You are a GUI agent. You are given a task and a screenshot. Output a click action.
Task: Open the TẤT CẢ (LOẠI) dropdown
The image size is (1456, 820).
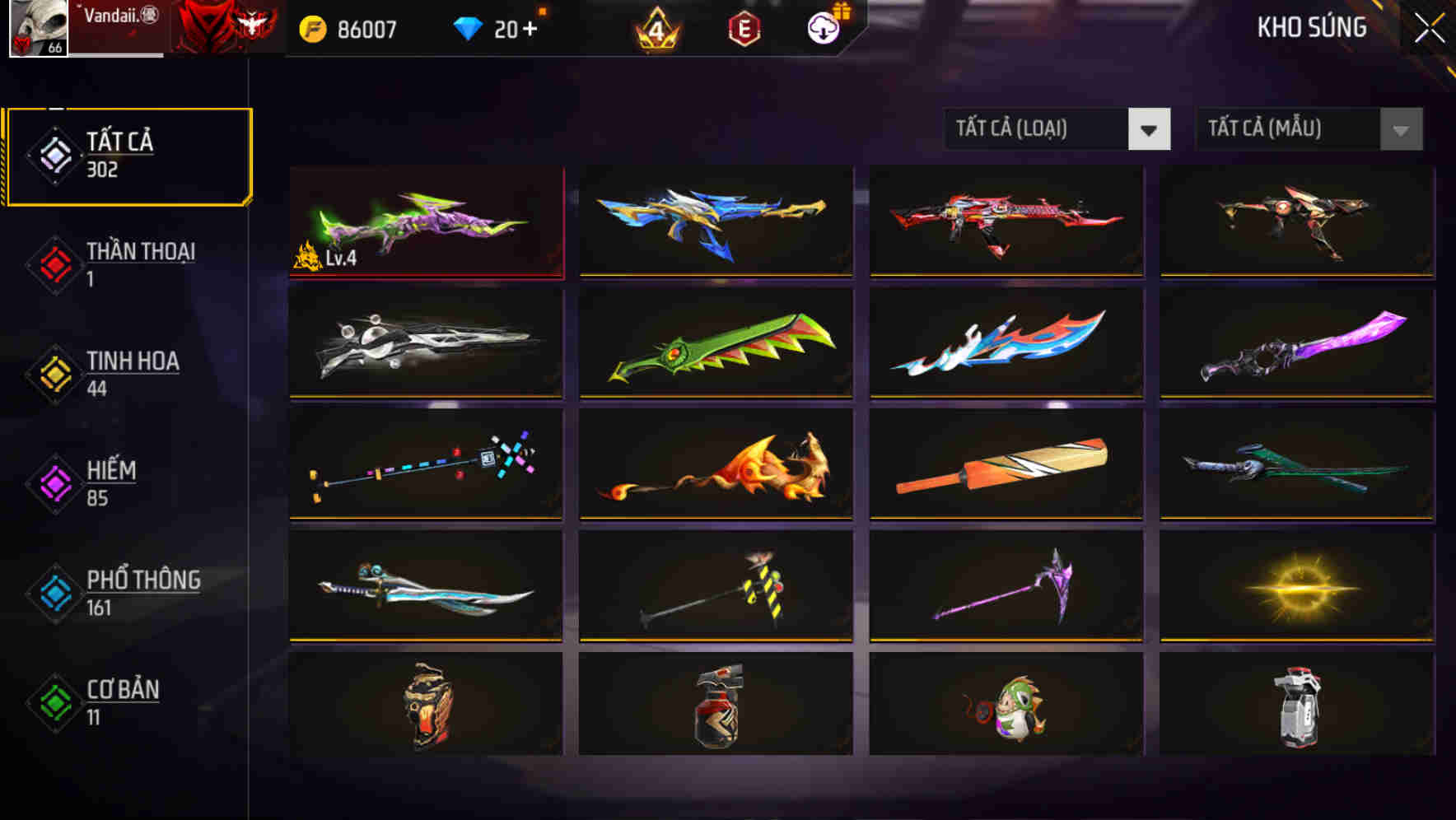[1057, 129]
